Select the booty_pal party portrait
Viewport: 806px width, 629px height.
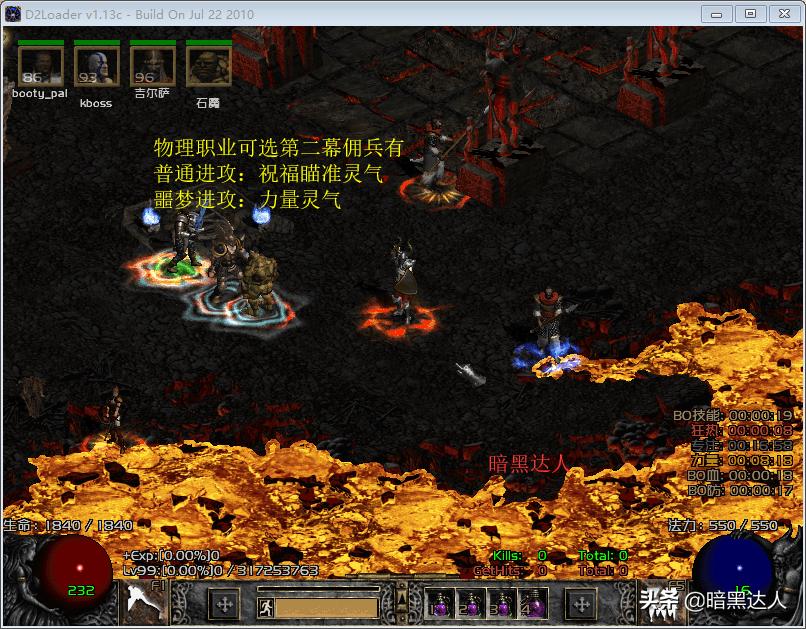(40, 66)
